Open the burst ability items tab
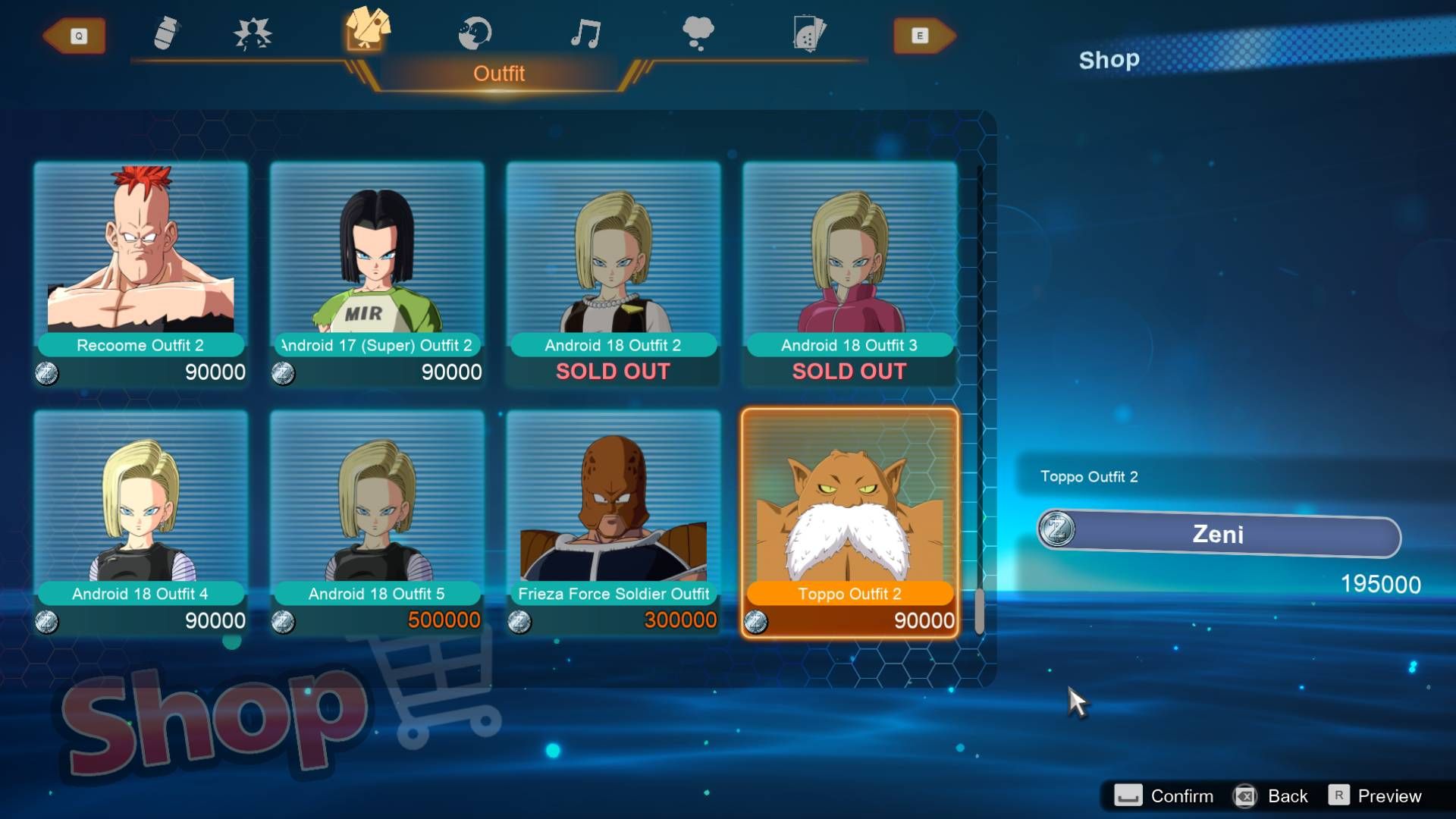 (x=253, y=34)
